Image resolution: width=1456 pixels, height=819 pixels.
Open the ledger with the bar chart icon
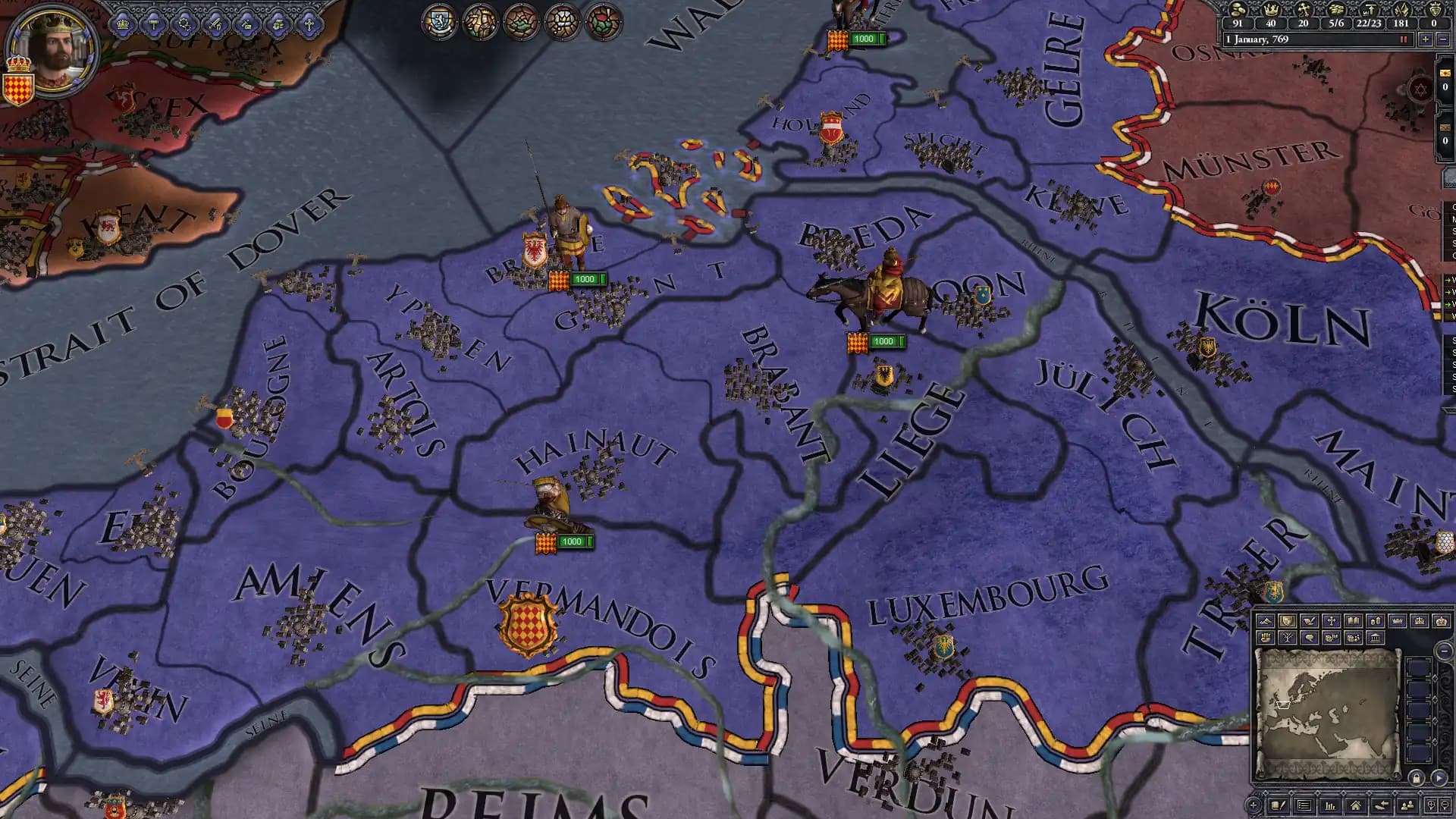point(1331,804)
